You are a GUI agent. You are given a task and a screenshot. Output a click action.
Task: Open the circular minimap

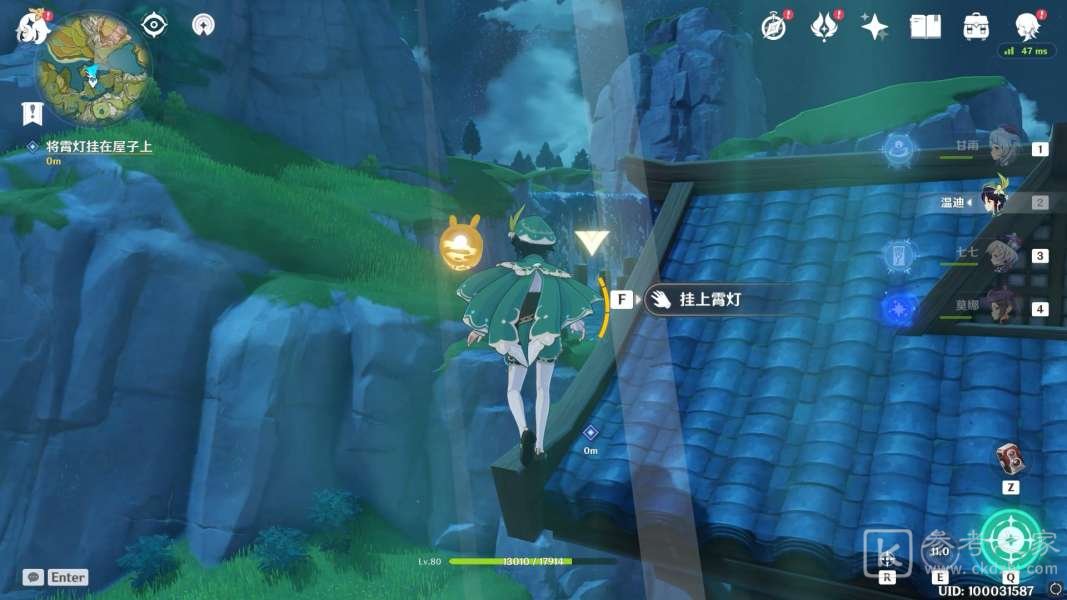93,67
